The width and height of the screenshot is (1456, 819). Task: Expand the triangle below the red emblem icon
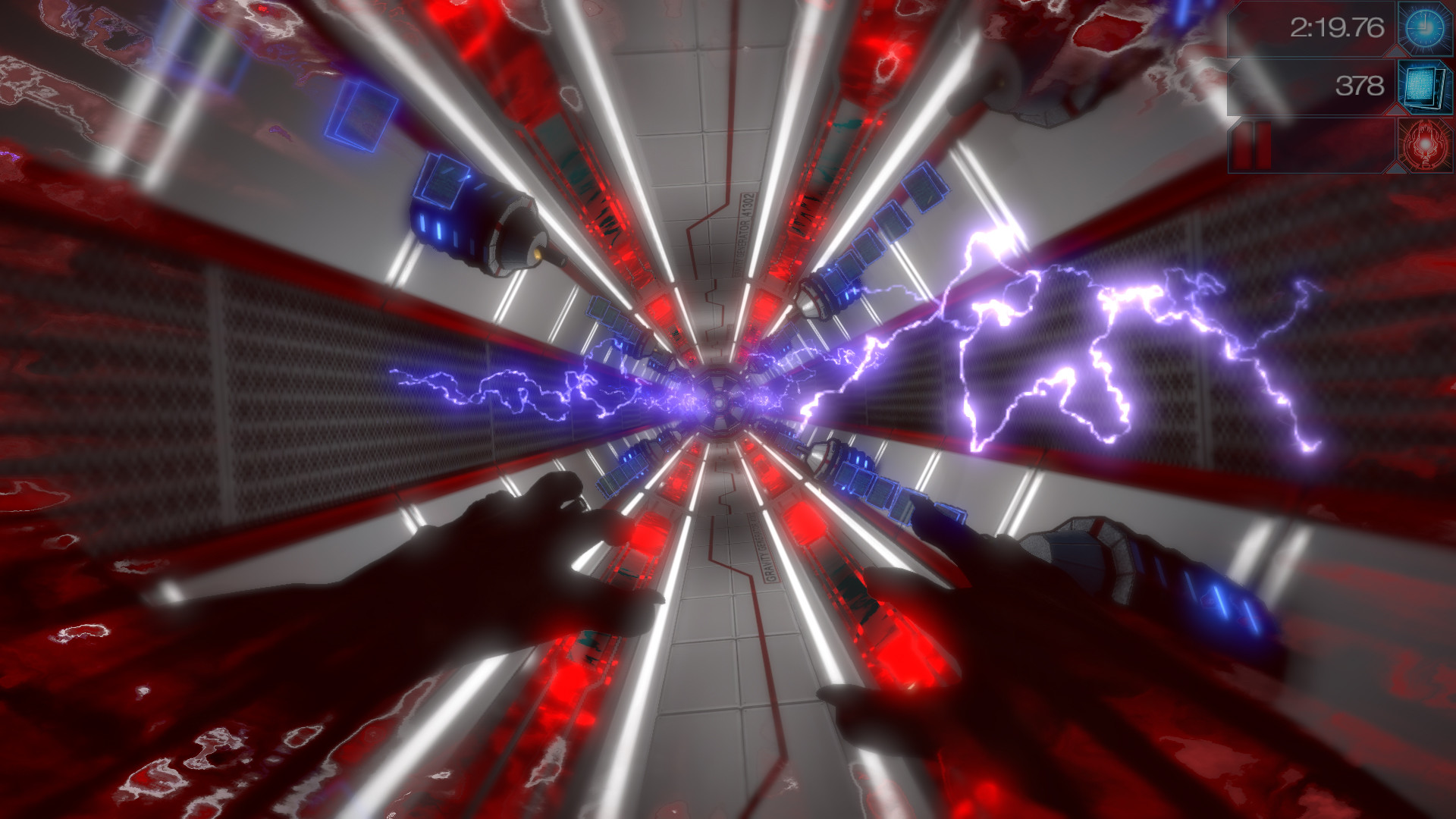pyautogui.click(x=1397, y=168)
